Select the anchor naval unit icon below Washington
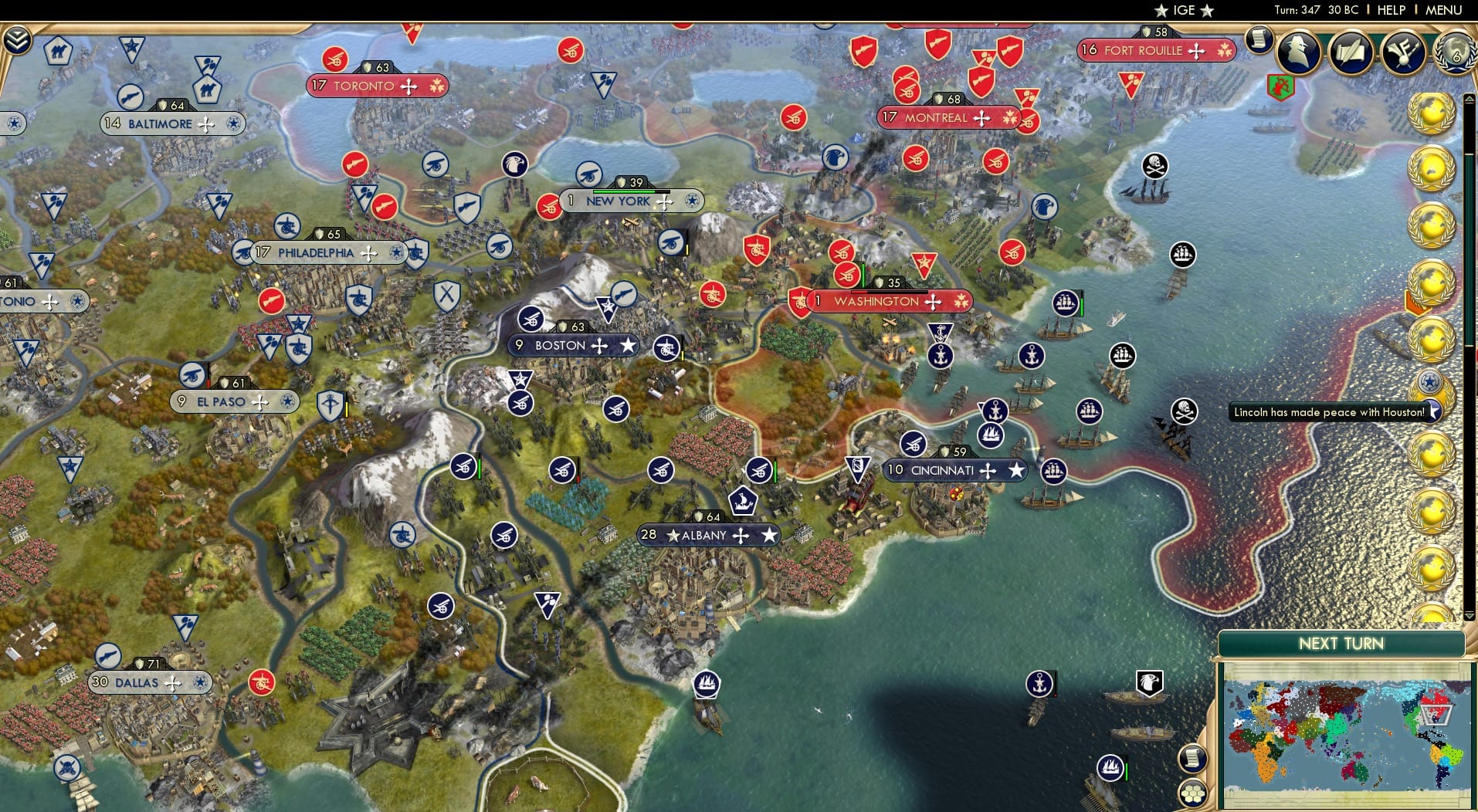The width and height of the screenshot is (1478, 812). tap(941, 356)
